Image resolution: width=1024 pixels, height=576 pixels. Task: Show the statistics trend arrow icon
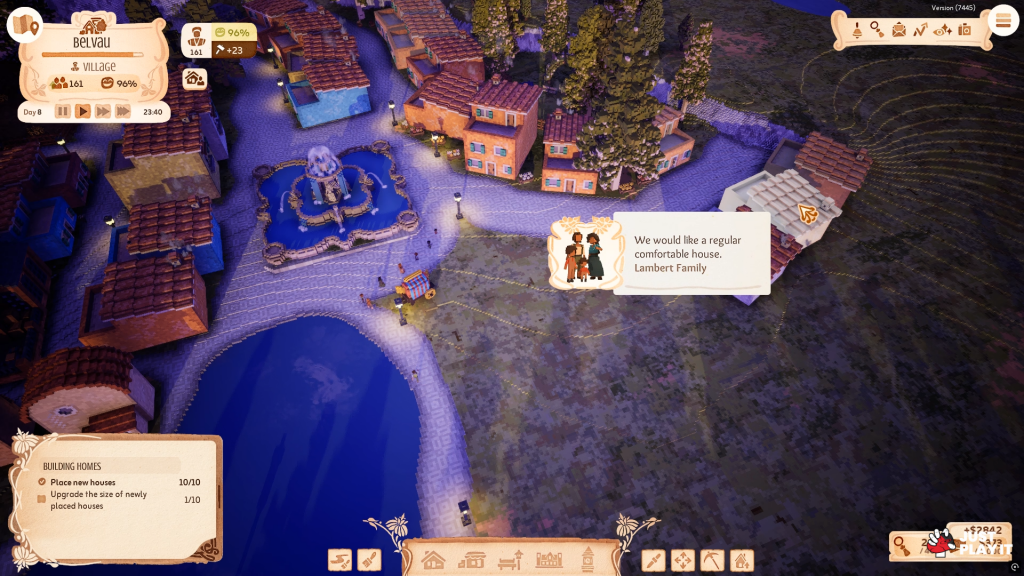point(920,30)
